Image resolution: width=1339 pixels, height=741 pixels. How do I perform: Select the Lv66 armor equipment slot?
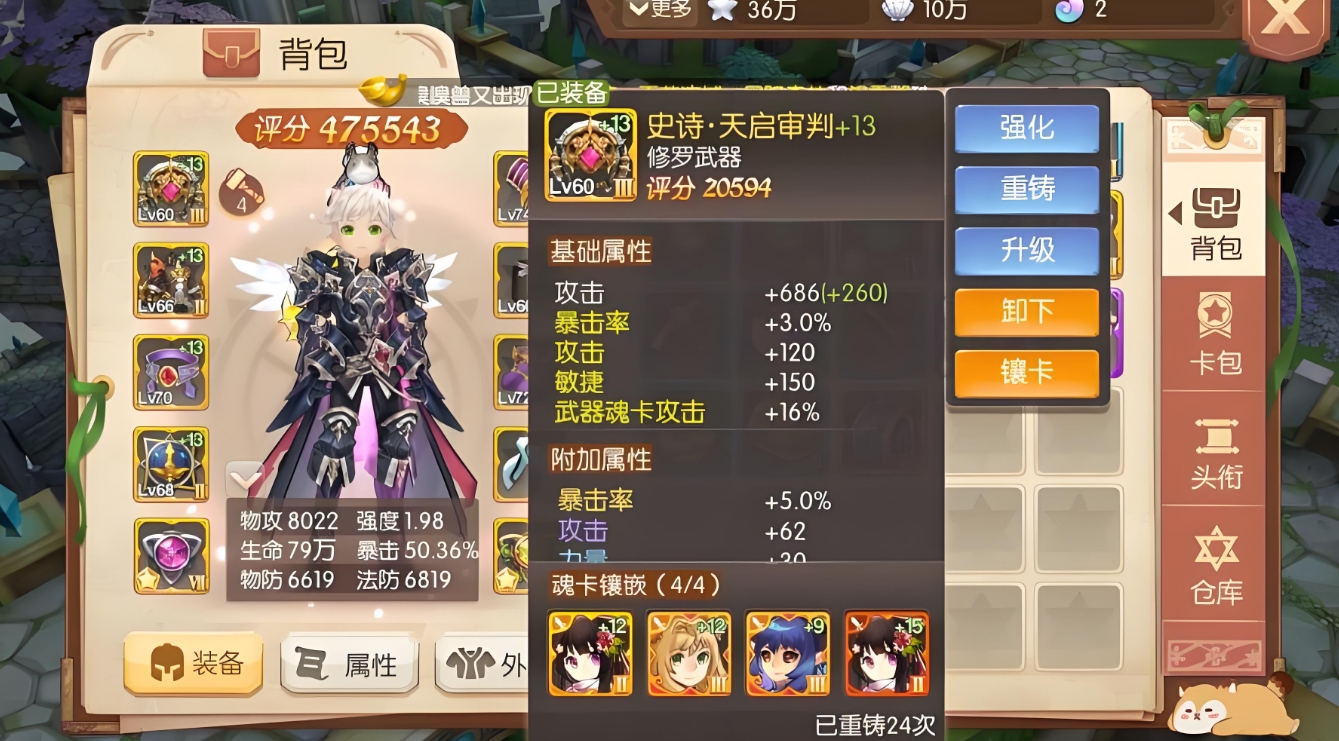(x=170, y=281)
